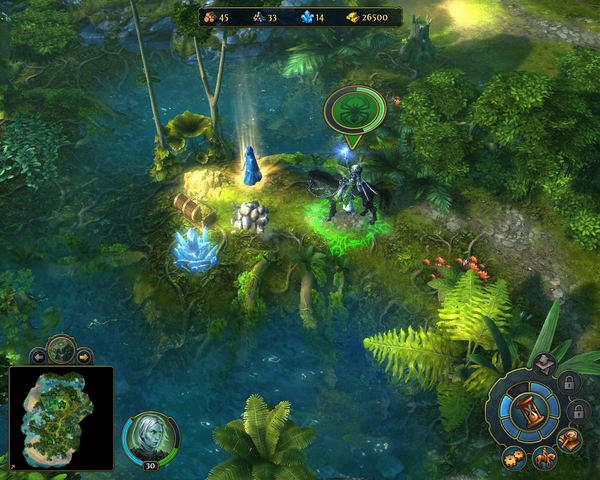Click the mounted hero movement button
Image resolution: width=600 pixels, height=480 pixels.
click(x=546, y=461)
